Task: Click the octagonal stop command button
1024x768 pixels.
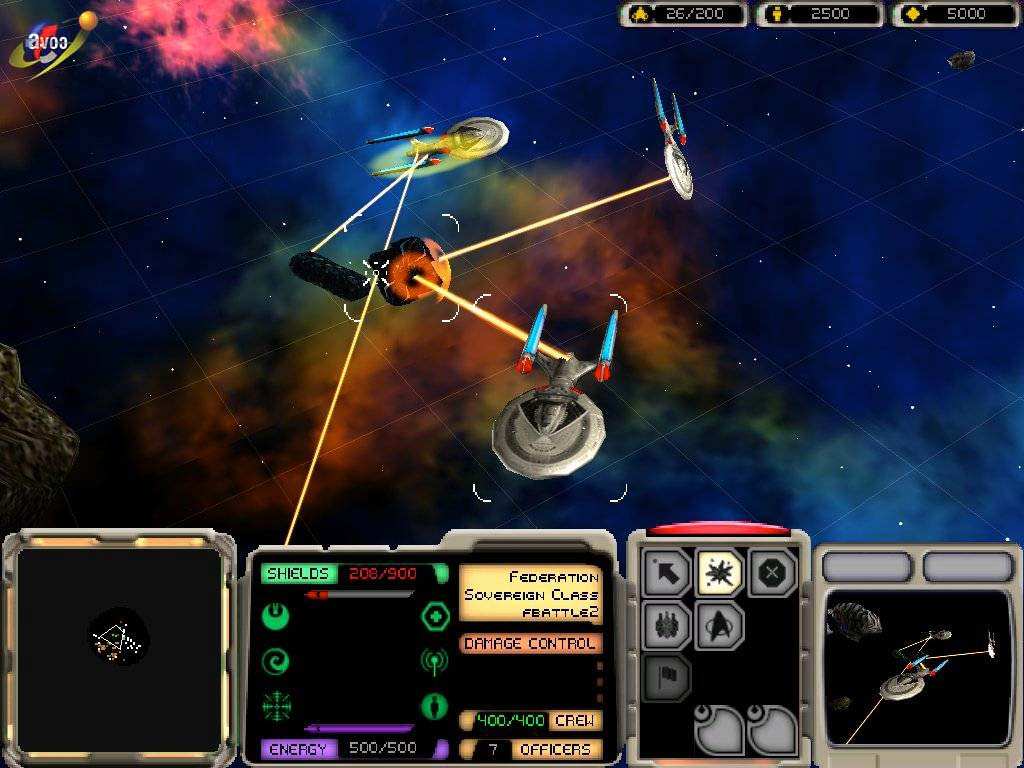Action: click(x=772, y=573)
